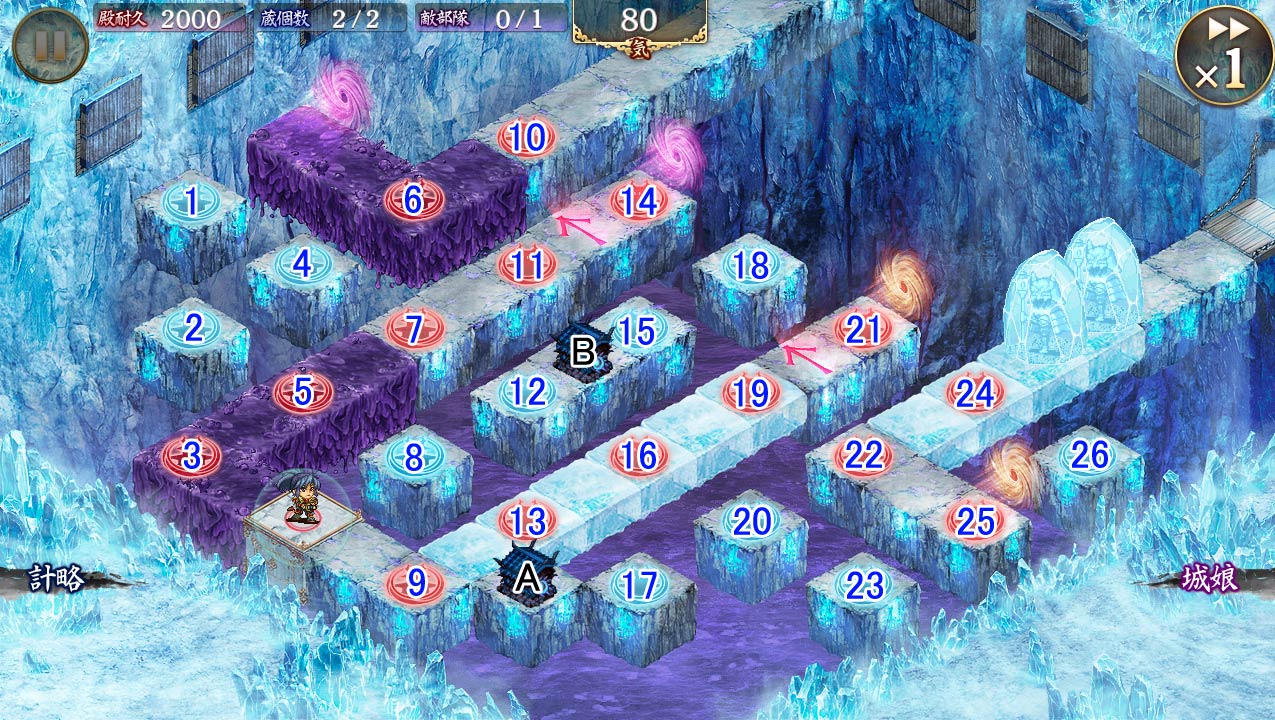Choose blue deployment tile 23
Viewport: 1275px width, 720px height.
863,585
